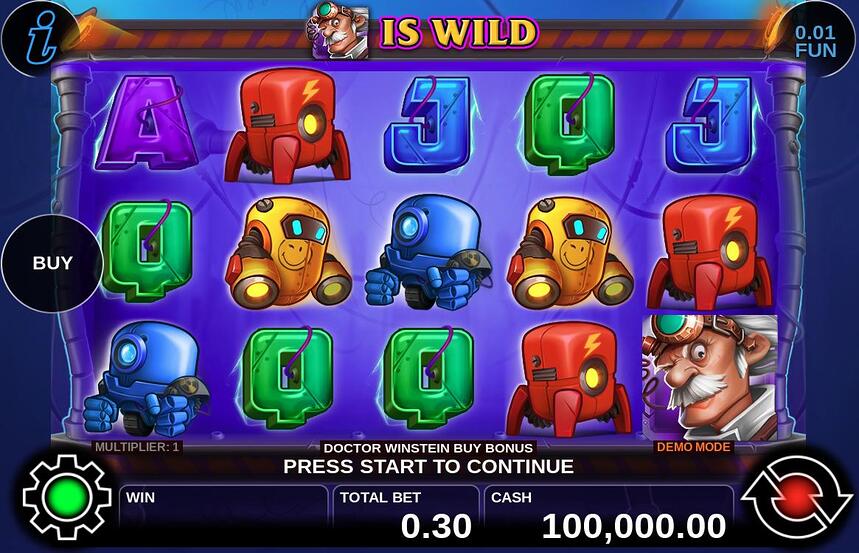Viewport: 859px width, 553px height.
Task: Click the BUY bonus button
Action: (53, 264)
